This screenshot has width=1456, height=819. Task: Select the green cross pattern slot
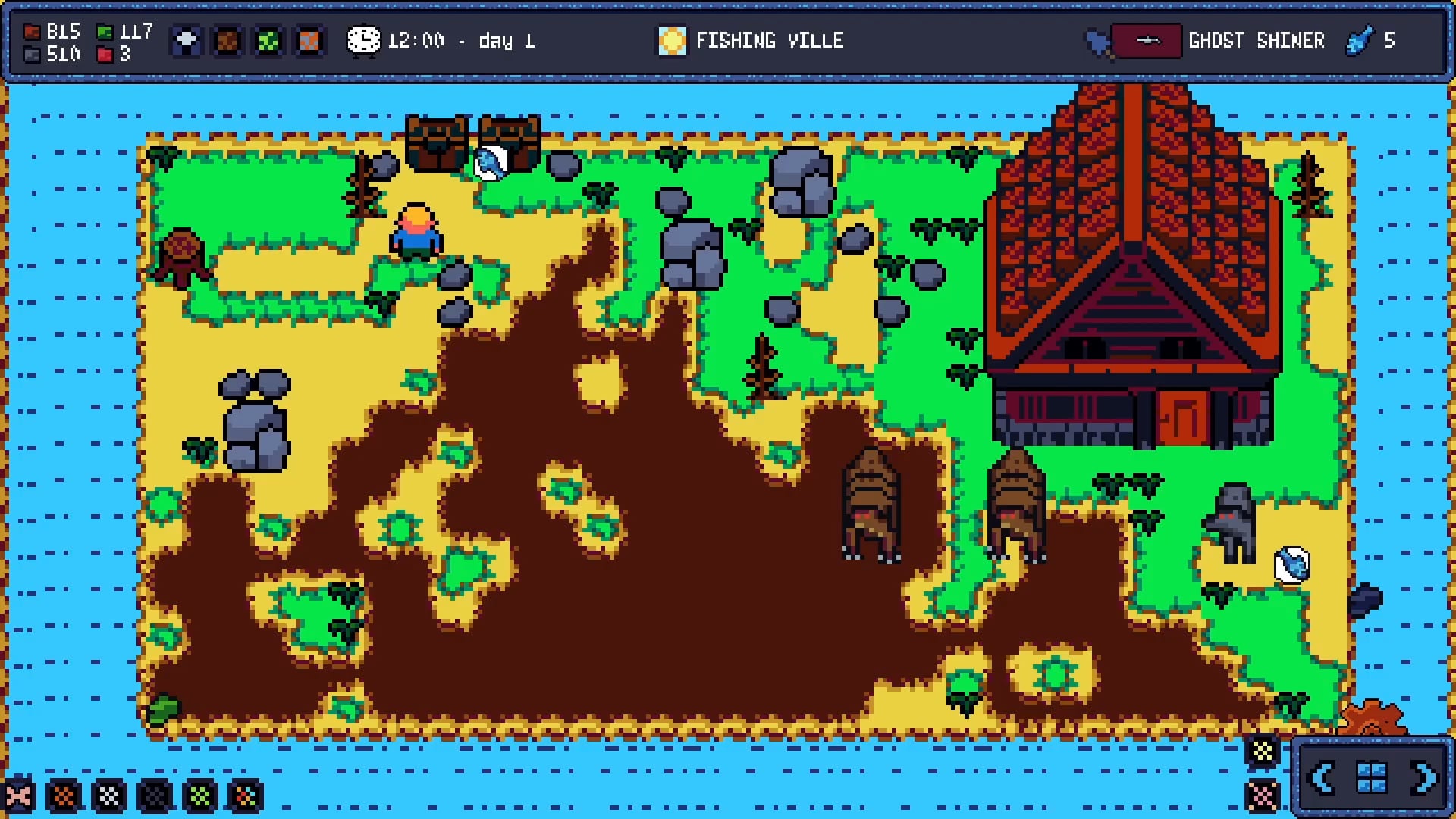coord(201,796)
